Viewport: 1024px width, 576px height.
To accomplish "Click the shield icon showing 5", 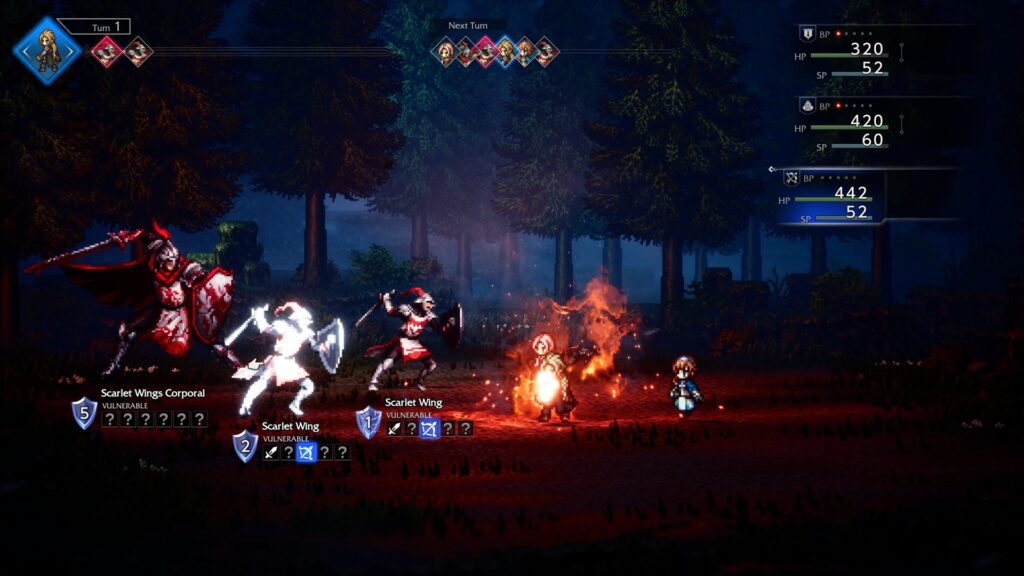I will click(x=84, y=412).
